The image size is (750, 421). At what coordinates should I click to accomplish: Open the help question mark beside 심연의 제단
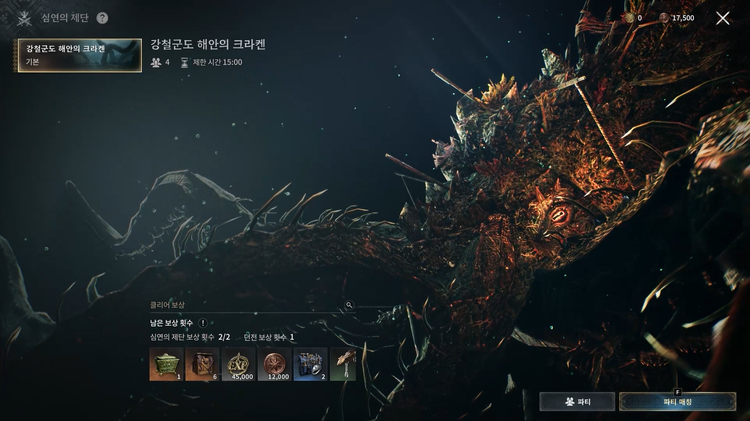click(102, 18)
